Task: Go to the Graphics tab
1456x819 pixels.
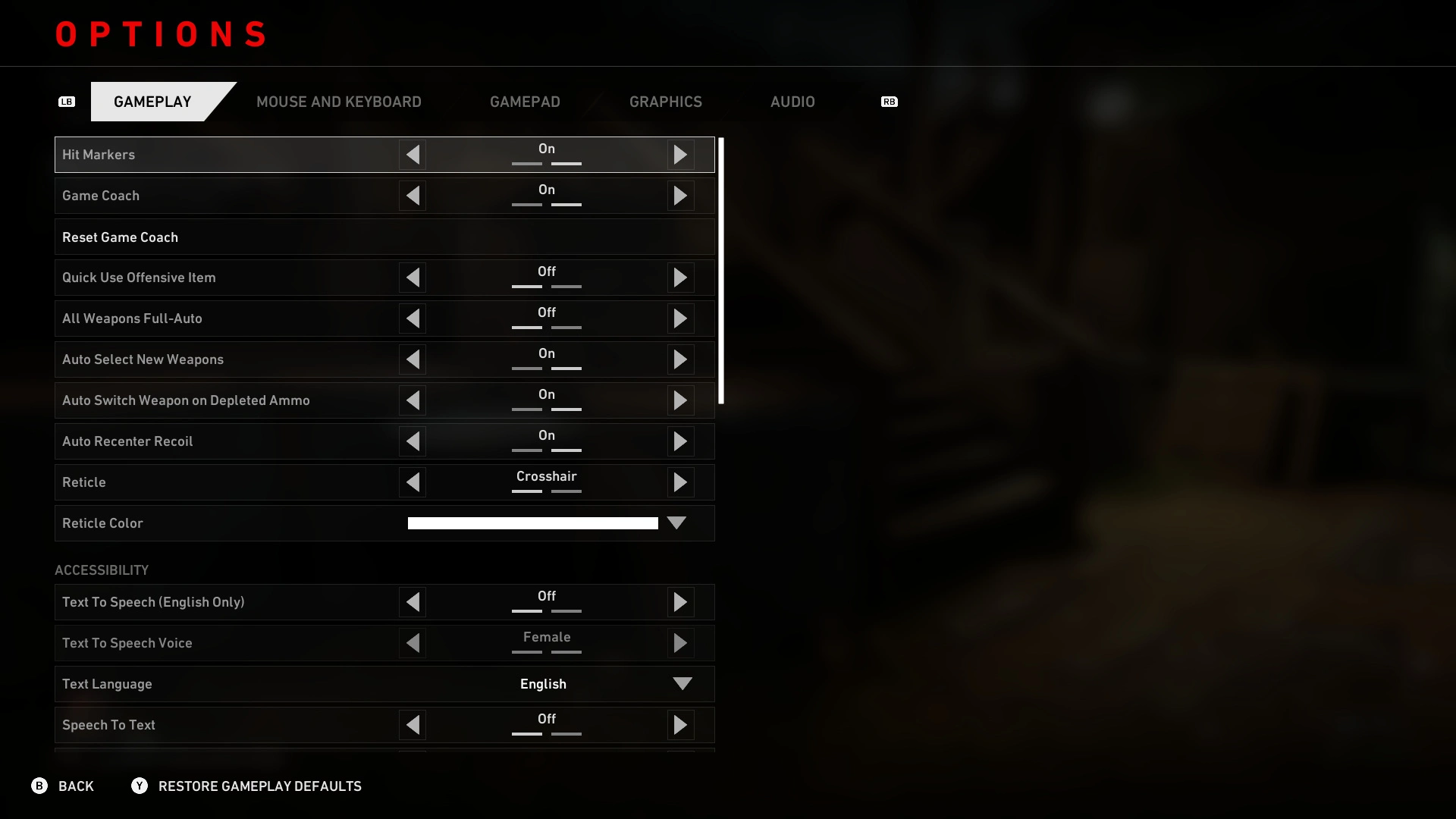Action: tap(665, 102)
